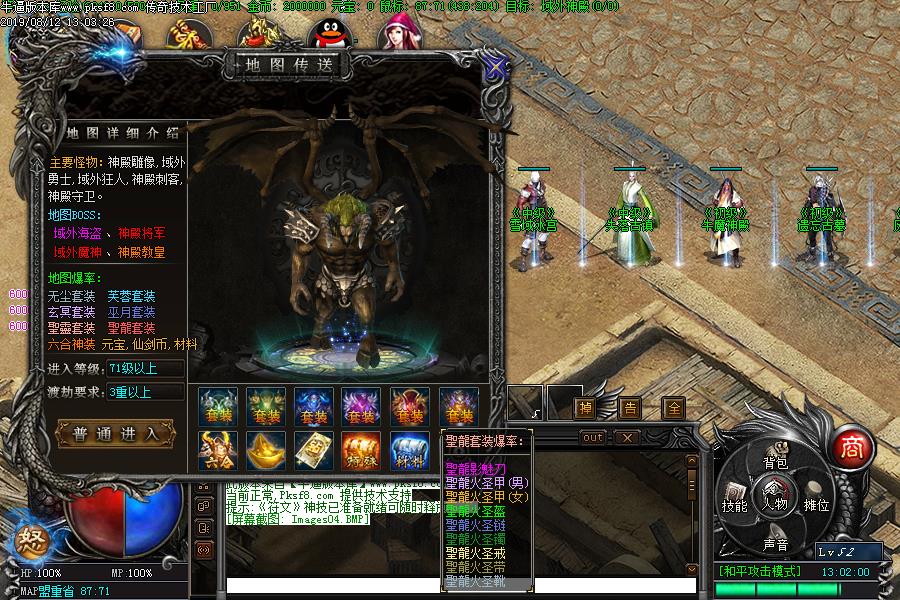This screenshot has width=900, height=600.
Task: Choose the 材料 blue chest icon
Action: pyautogui.click(x=410, y=451)
